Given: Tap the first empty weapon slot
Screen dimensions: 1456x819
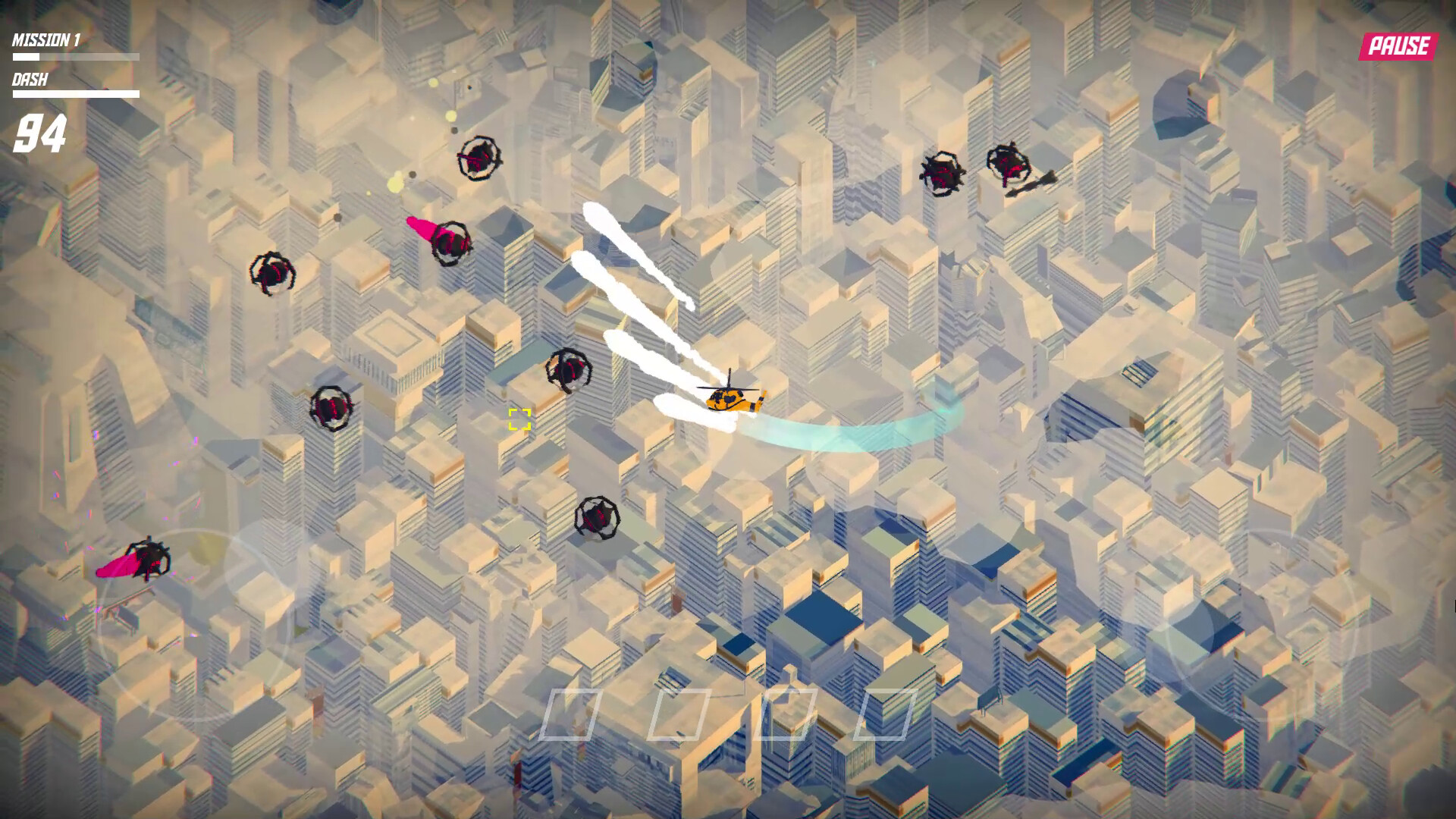Looking at the screenshot, I should (573, 713).
